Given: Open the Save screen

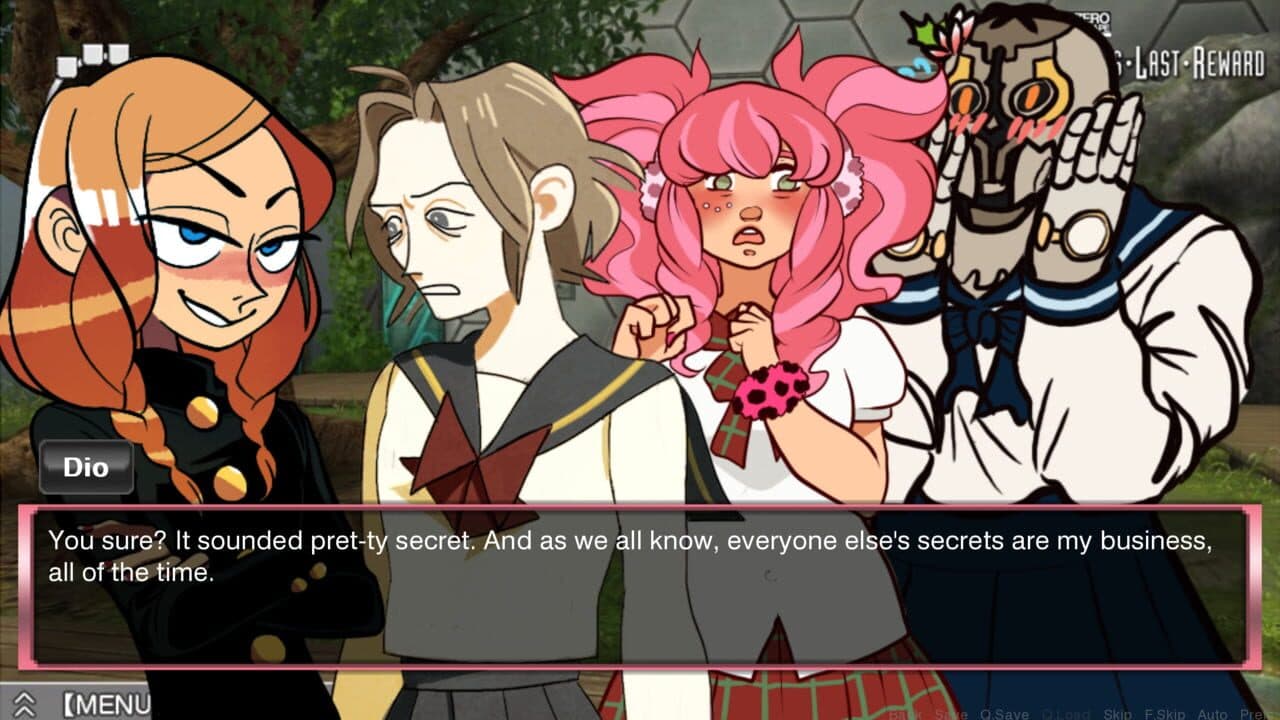Looking at the screenshot, I should coord(952,712).
